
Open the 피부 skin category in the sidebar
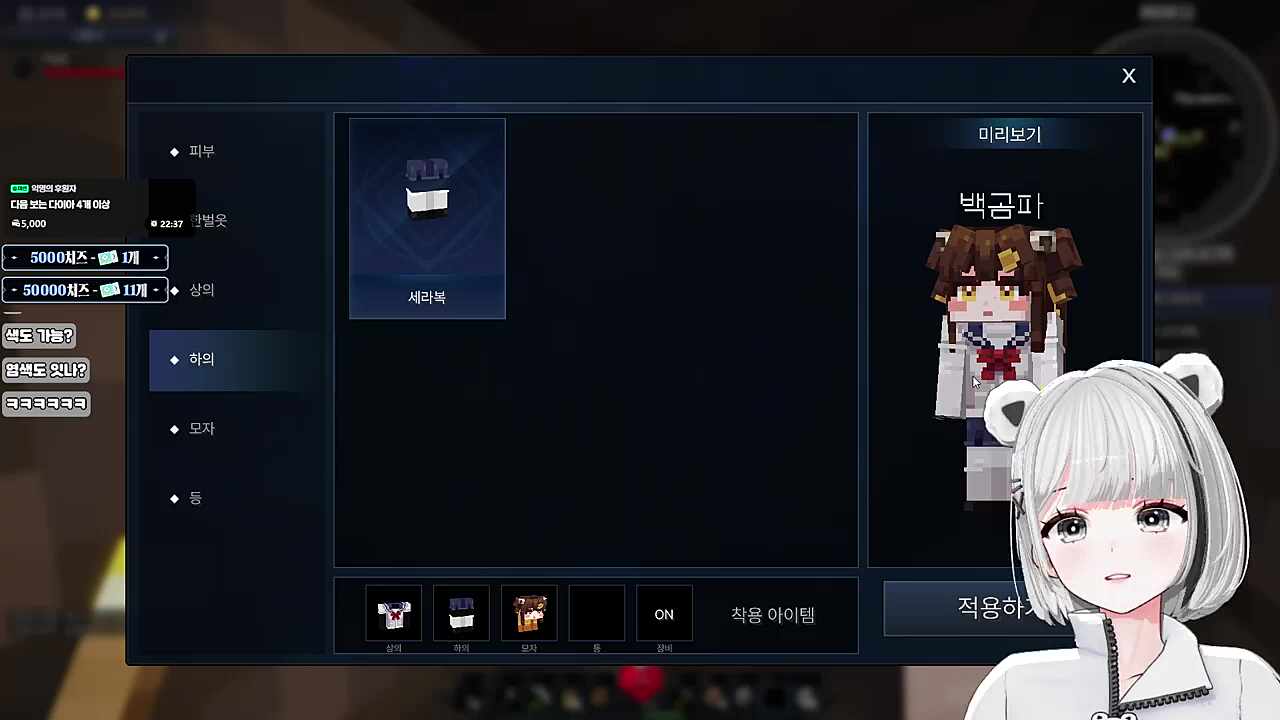(x=201, y=151)
